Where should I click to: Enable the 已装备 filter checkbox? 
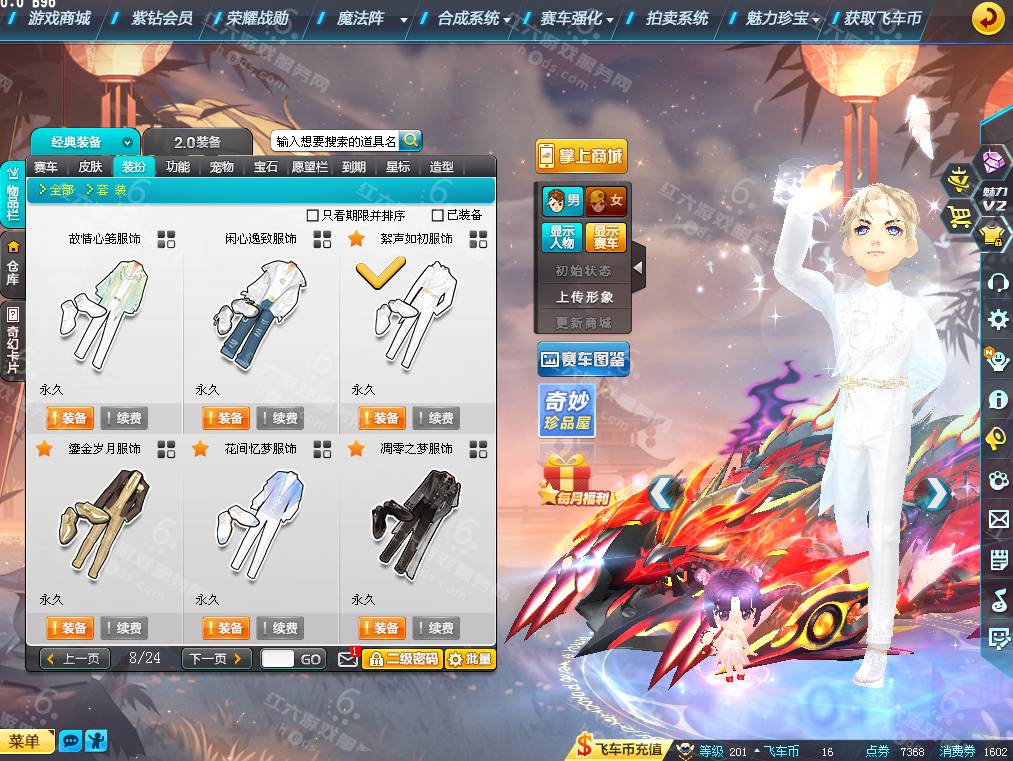point(438,215)
